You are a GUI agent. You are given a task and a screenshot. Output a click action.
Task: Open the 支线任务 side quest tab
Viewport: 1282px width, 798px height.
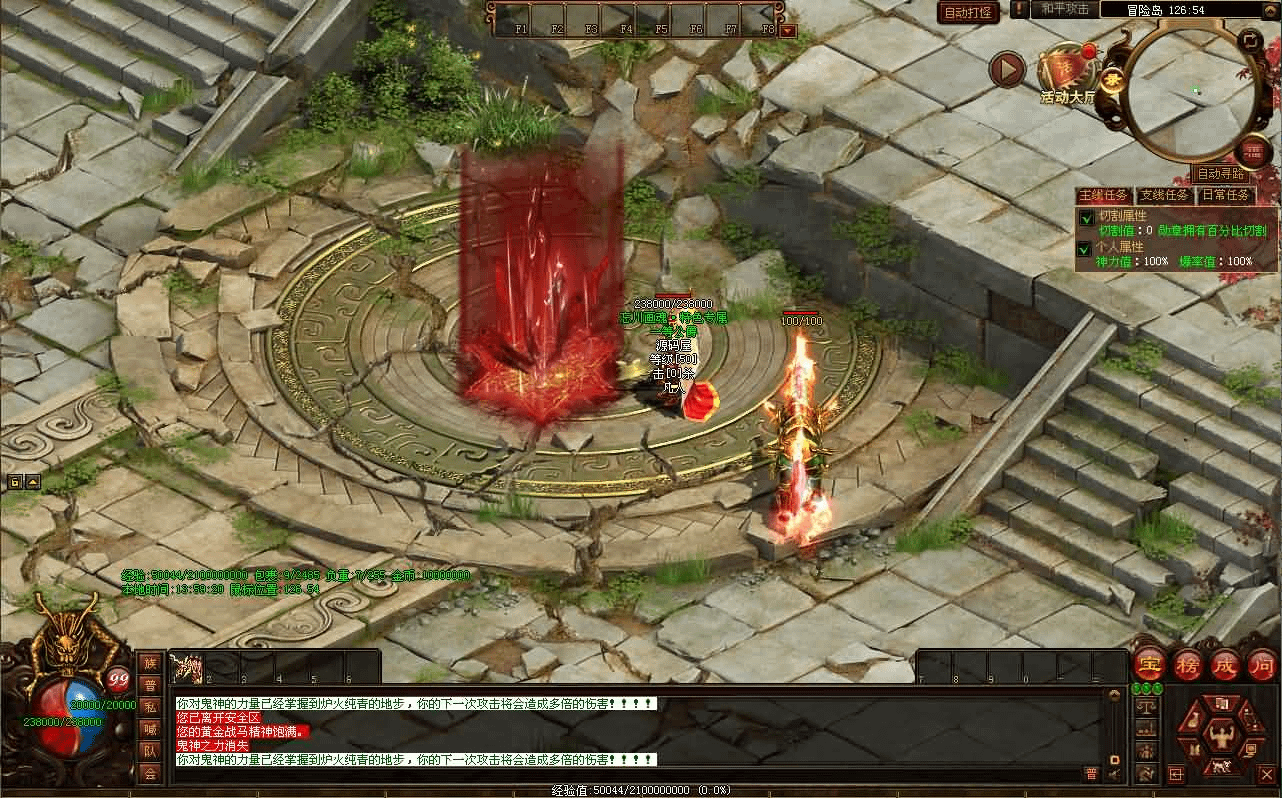click(1165, 195)
